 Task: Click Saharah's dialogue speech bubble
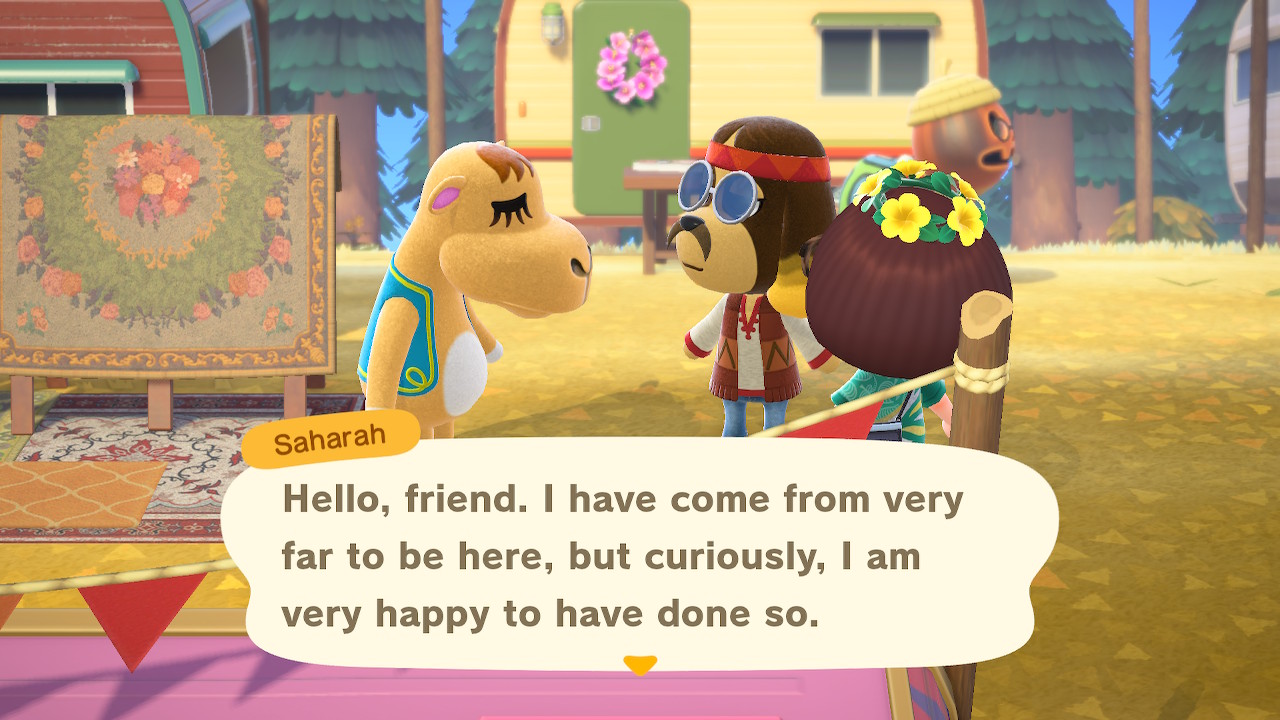pos(640,555)
